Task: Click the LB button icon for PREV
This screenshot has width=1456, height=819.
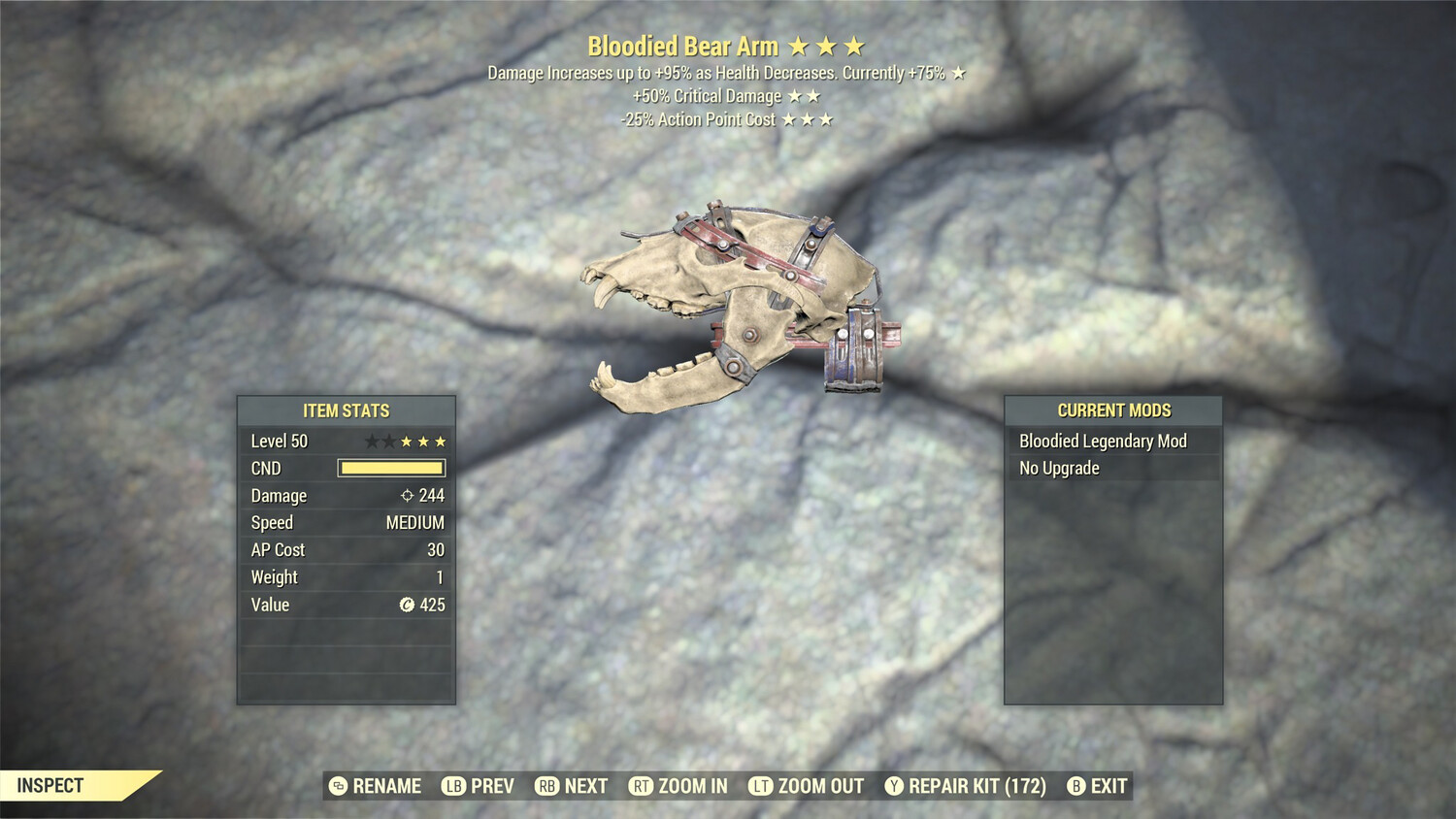Action: click(452, 786)
